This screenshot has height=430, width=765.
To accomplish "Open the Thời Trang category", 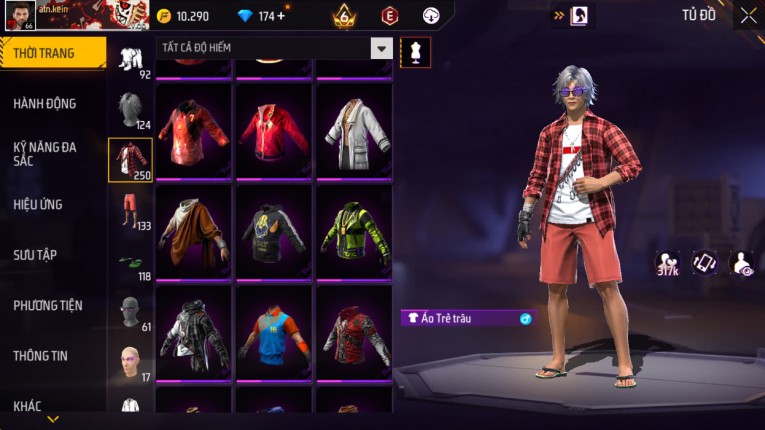I will pyautogui.click(x=52, y=53).
